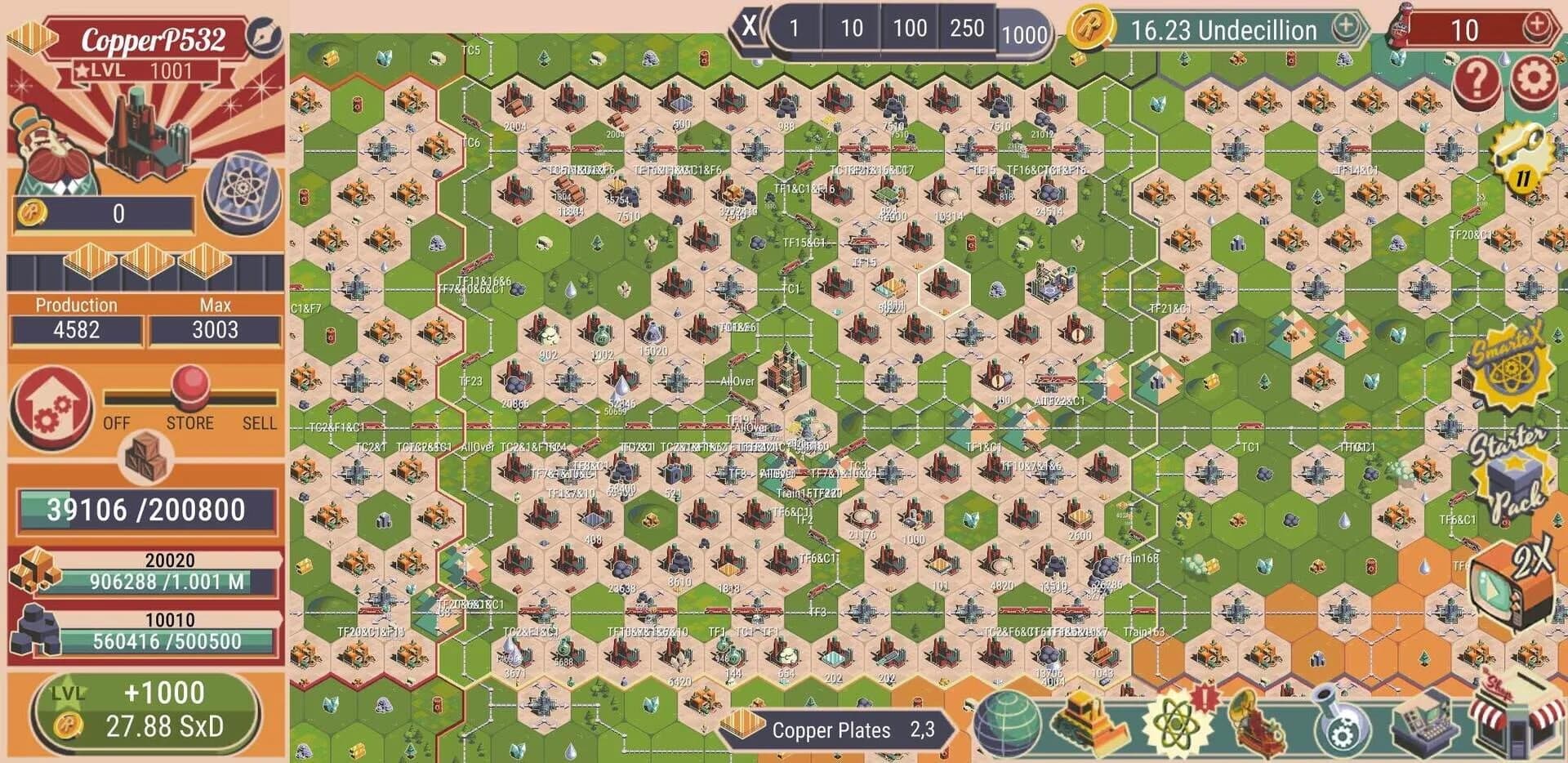Image resolution: width=1568 pixels, height=763 pixels.
Task: Click the Copper Plates 2,3 label
Action: pyautogui.click(x=849, y=732)
